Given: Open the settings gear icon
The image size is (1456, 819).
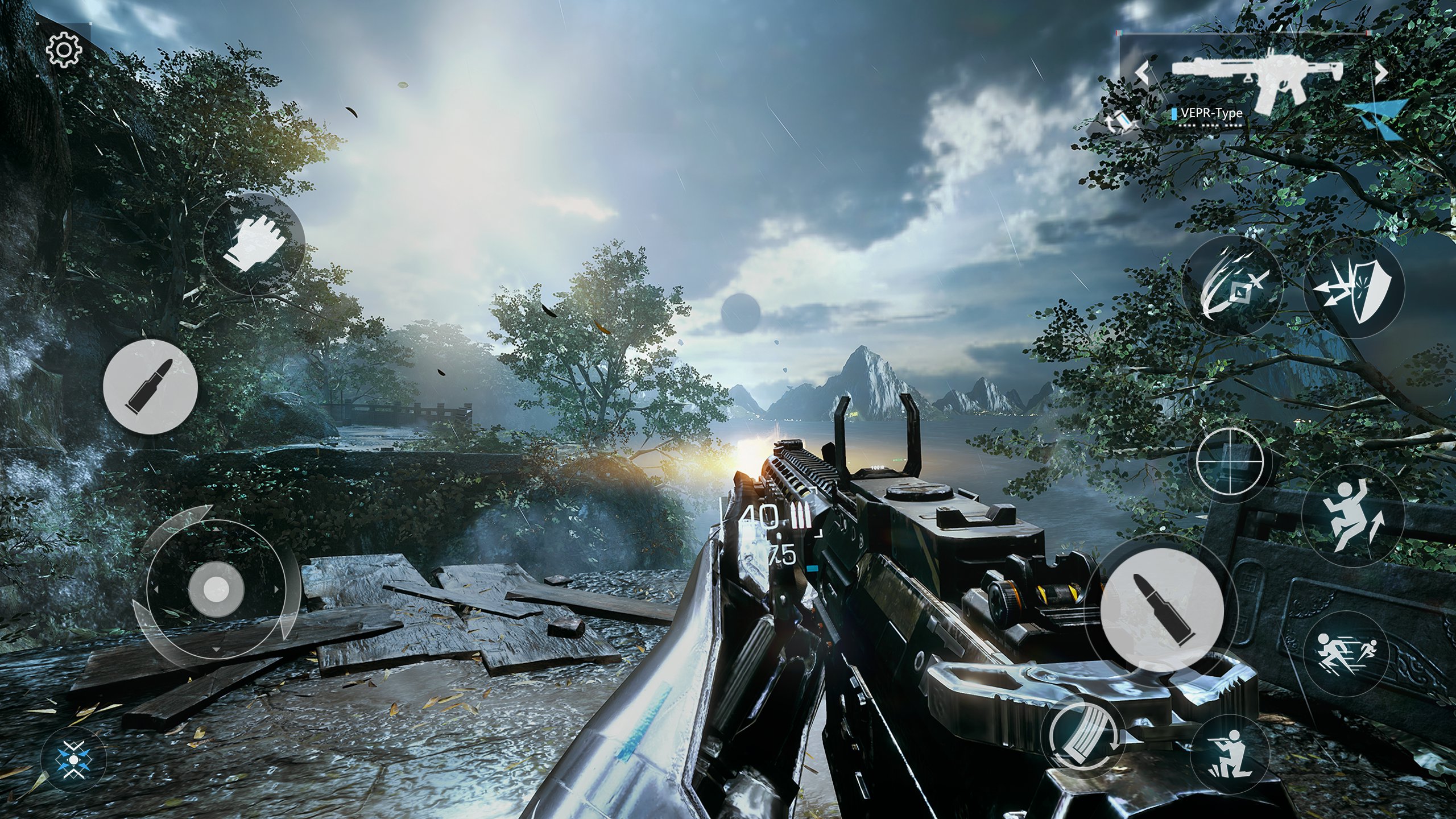Looking at the screenshot, I should [x=64, y=51].
